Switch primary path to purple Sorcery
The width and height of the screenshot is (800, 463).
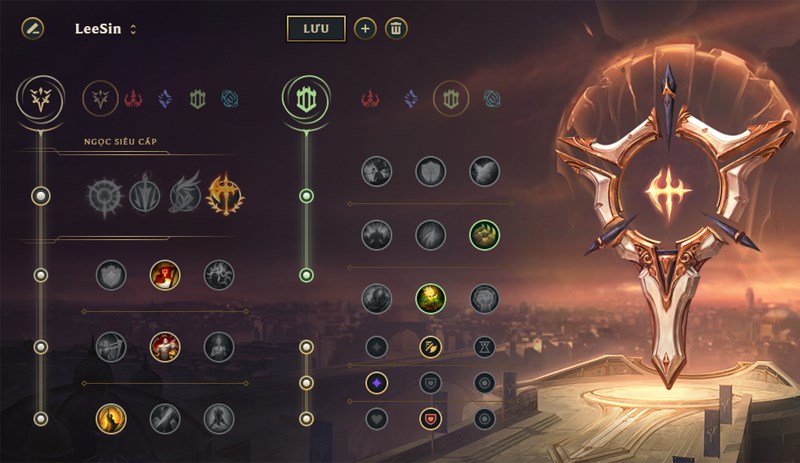coord(165,98)
